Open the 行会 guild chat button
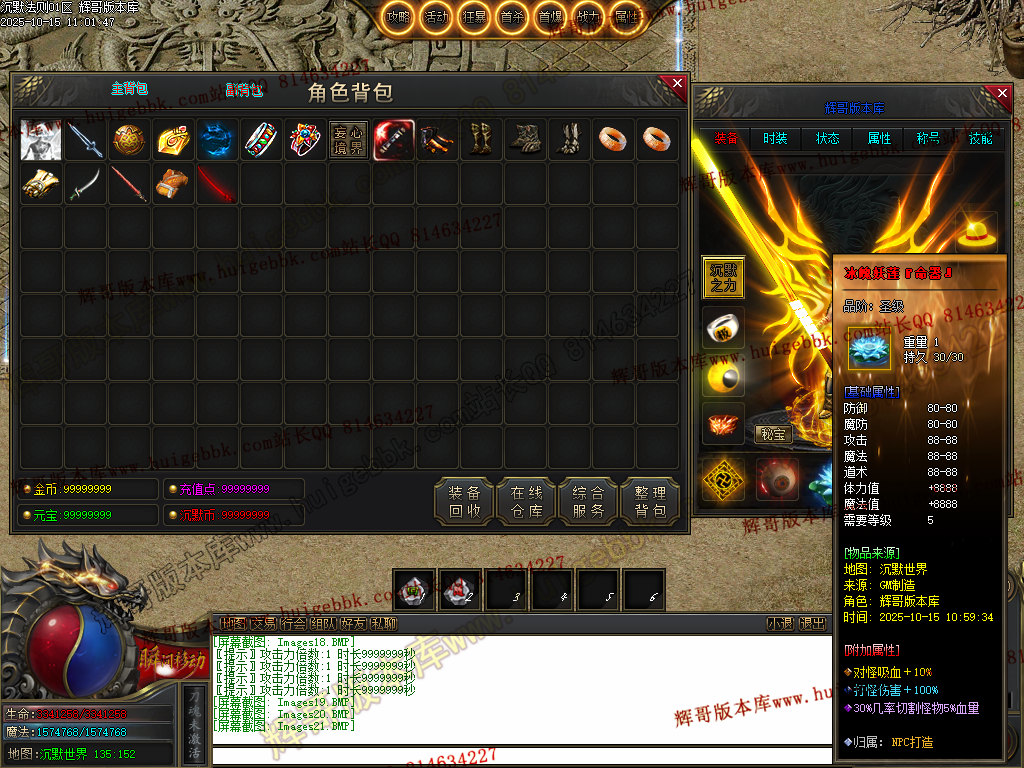Viewport: 1024px width, 768px height. [294, 624]
